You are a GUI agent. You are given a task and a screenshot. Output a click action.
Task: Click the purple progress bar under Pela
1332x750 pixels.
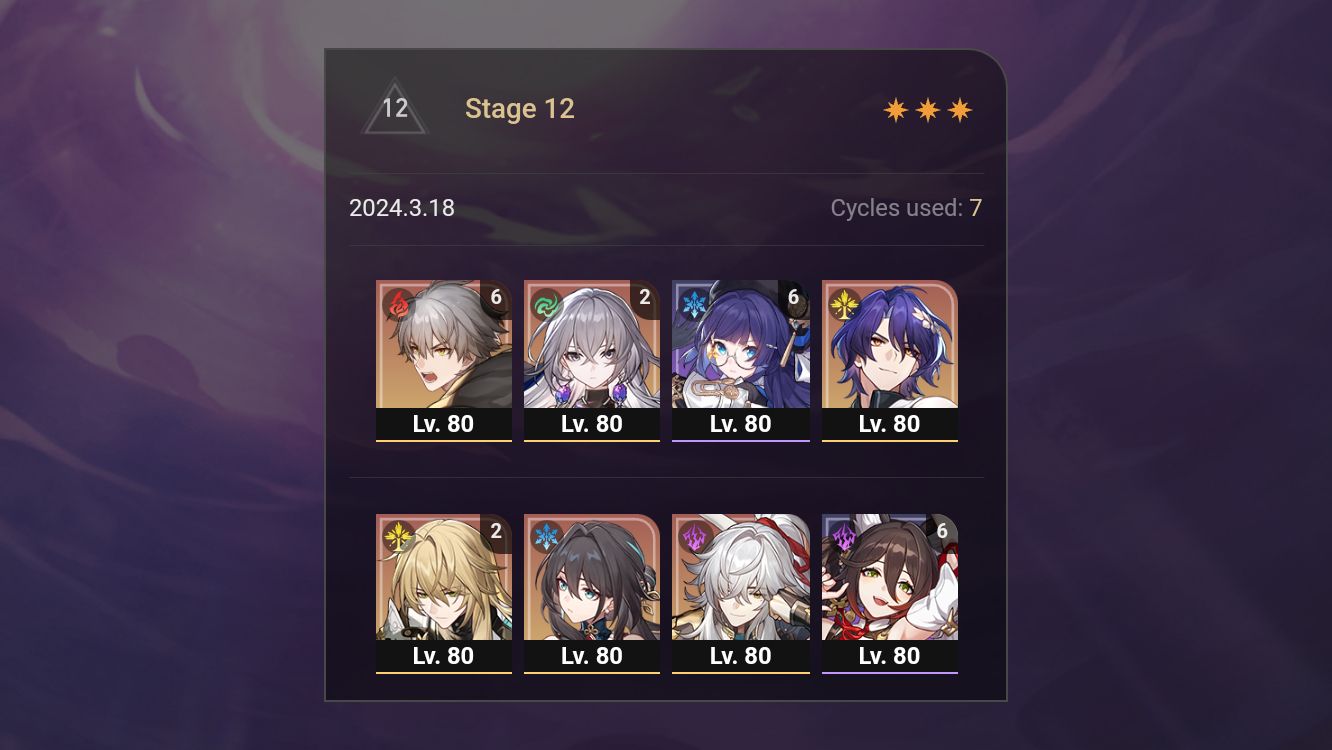pos(741,439)
